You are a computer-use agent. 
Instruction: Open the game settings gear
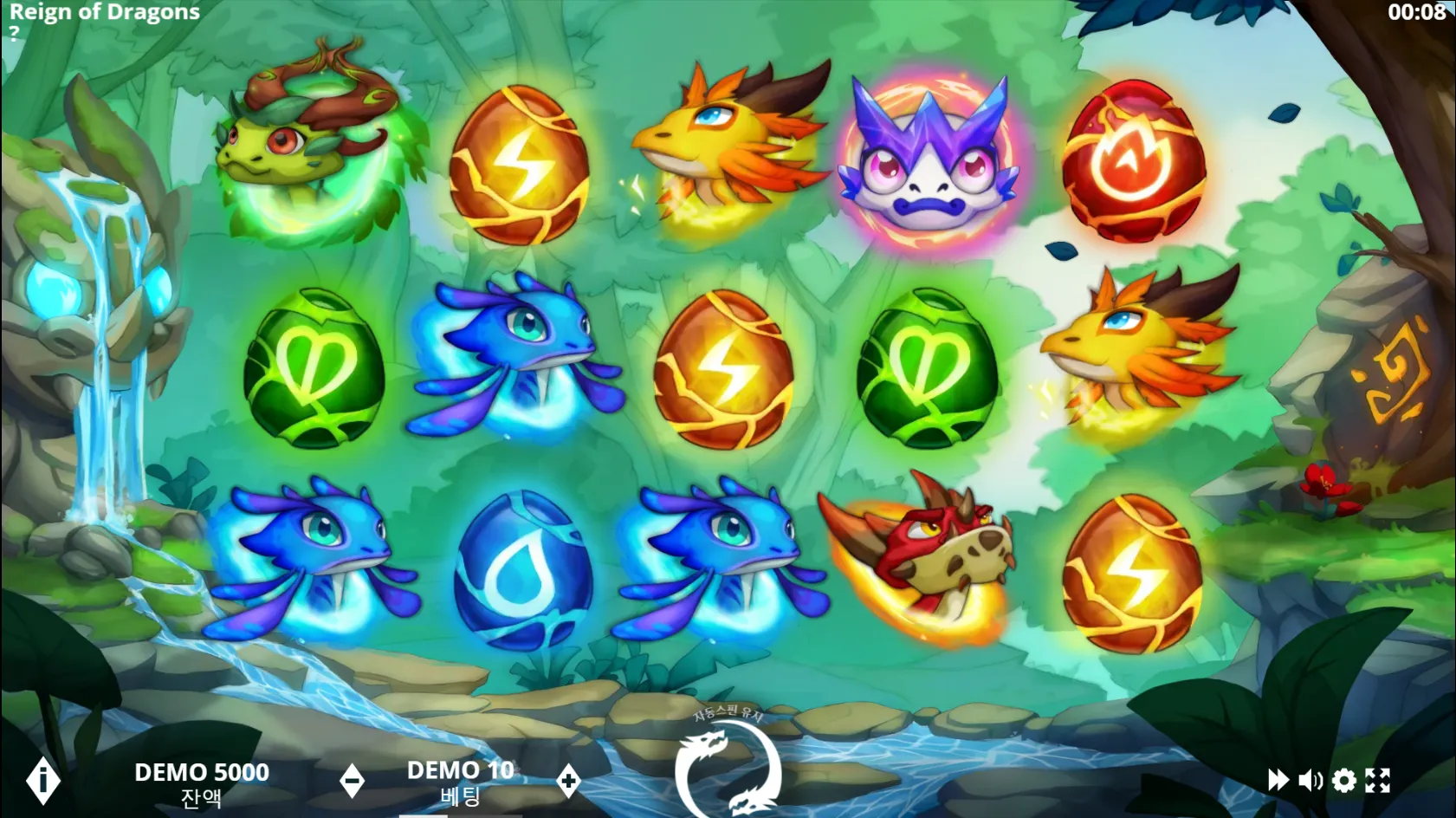pos(1343,779)
